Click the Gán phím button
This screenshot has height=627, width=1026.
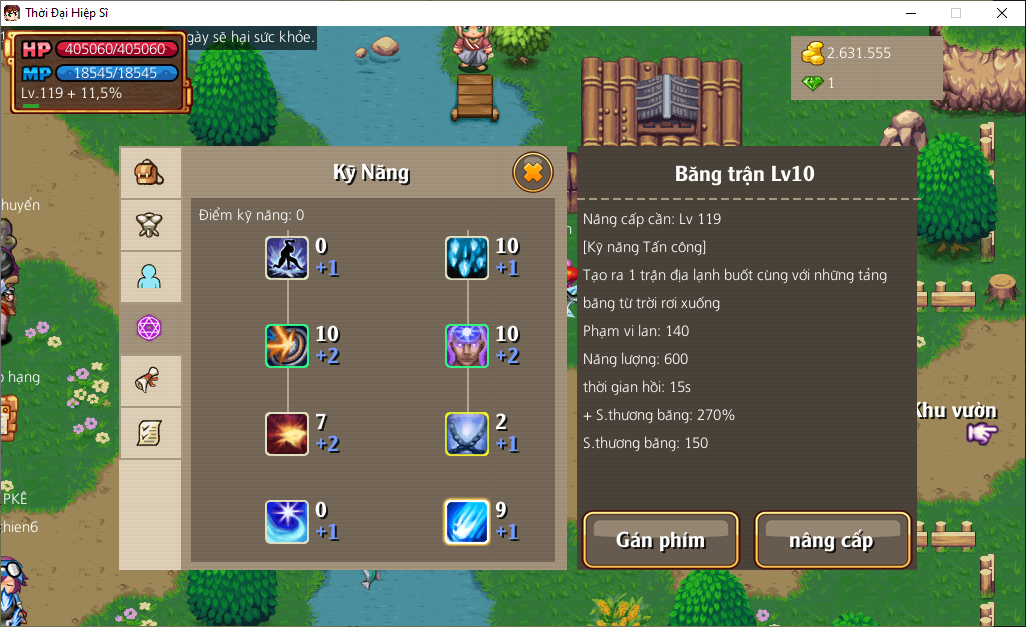[660, 540]
